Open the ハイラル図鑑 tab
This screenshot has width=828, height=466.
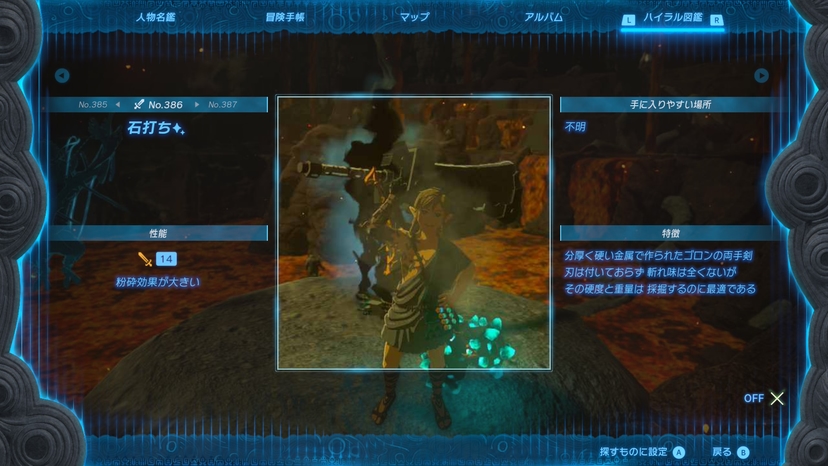[672, 17]
